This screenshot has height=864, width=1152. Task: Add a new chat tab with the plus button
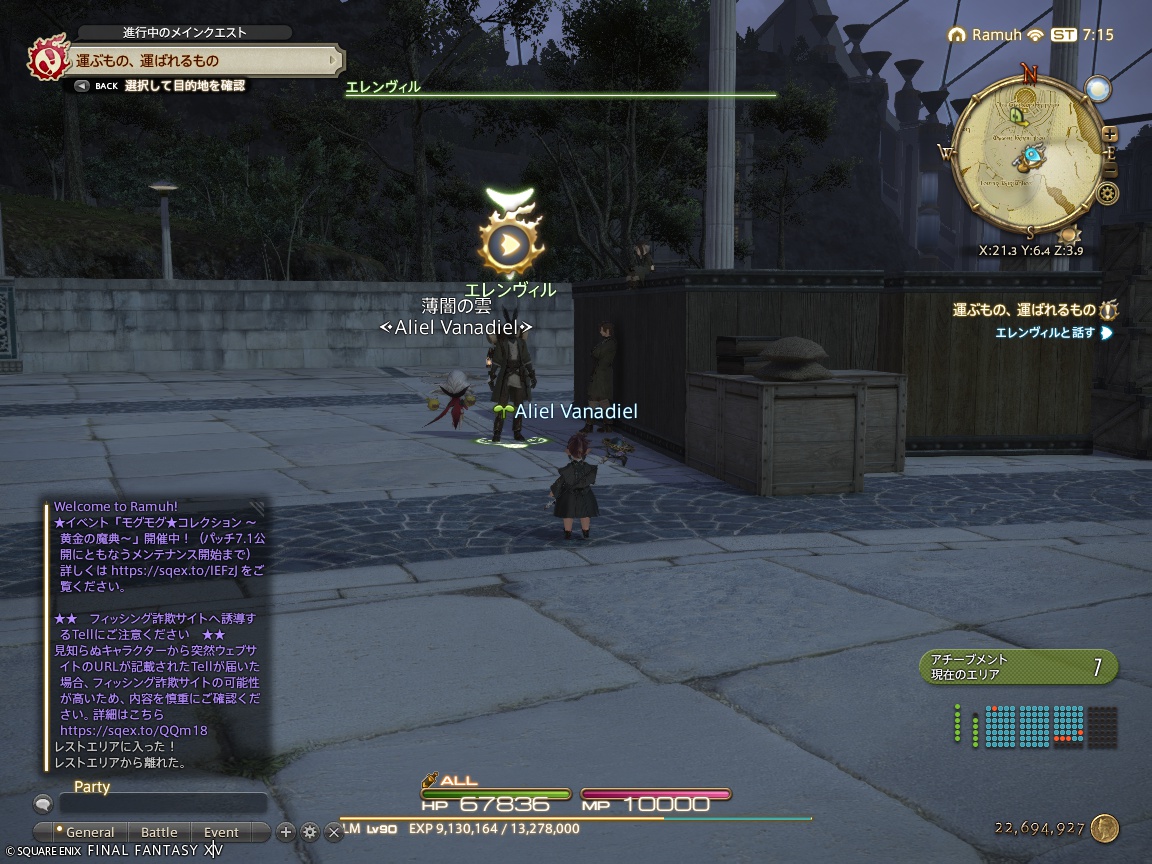286,832
